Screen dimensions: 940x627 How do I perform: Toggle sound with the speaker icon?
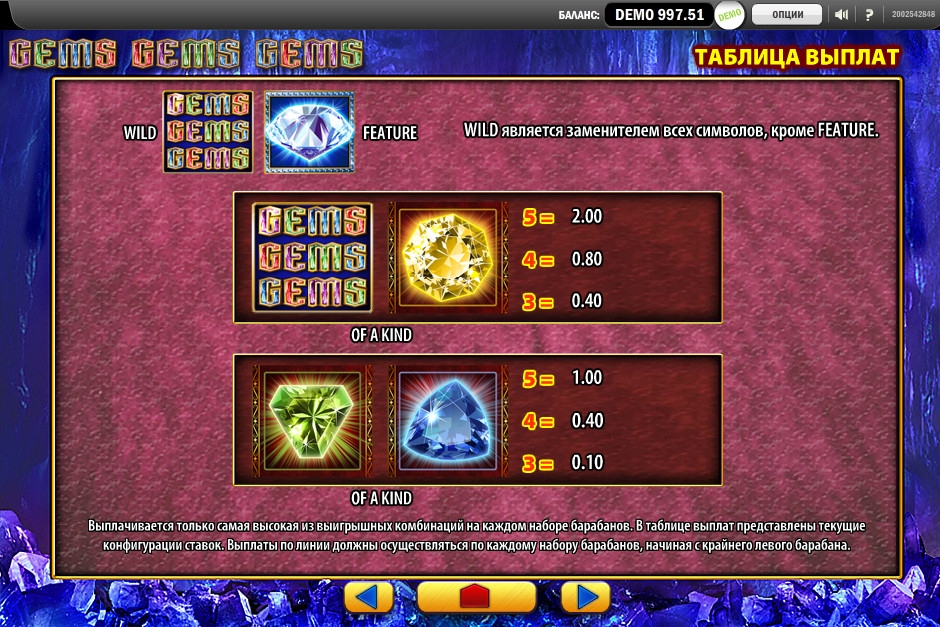point(841,14)
